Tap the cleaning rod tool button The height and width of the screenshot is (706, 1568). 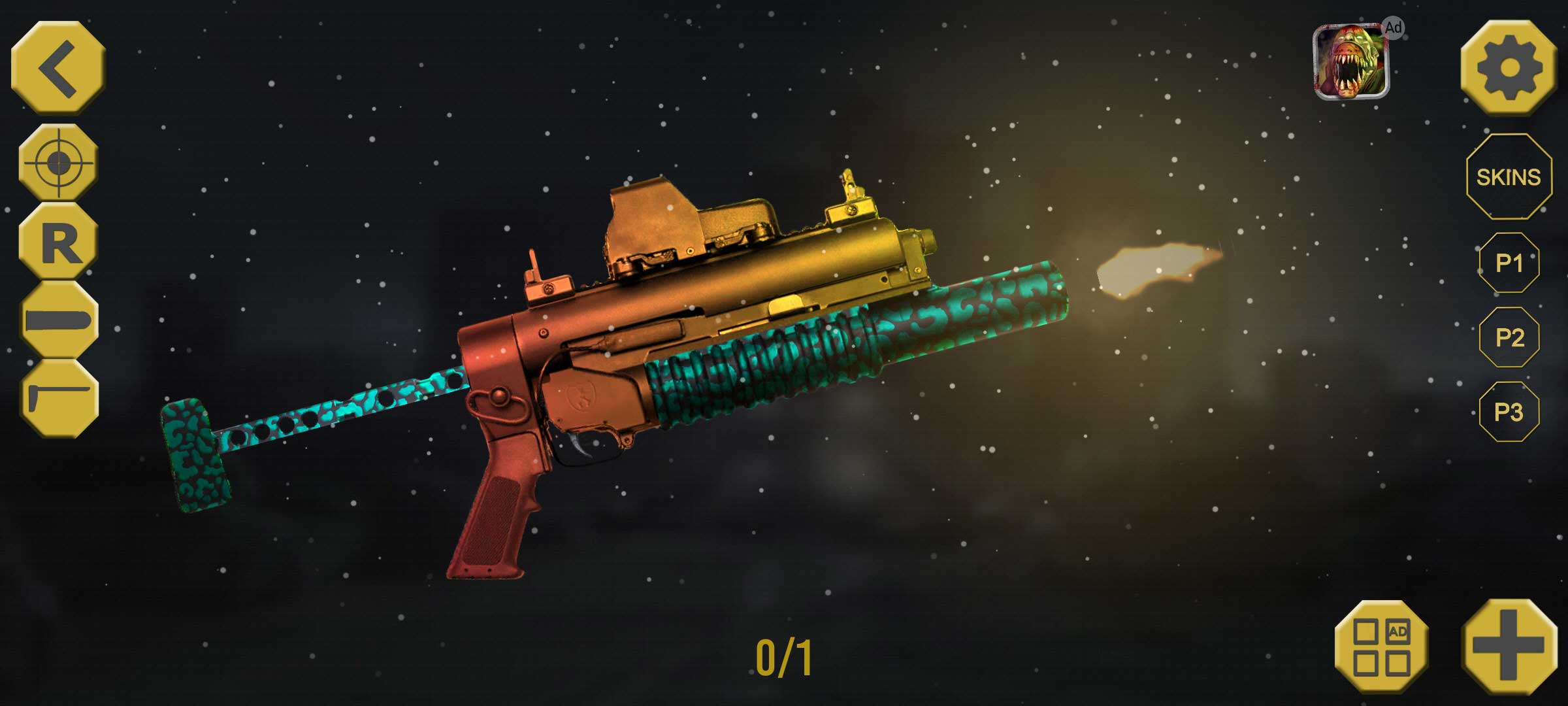coord(59,398)
